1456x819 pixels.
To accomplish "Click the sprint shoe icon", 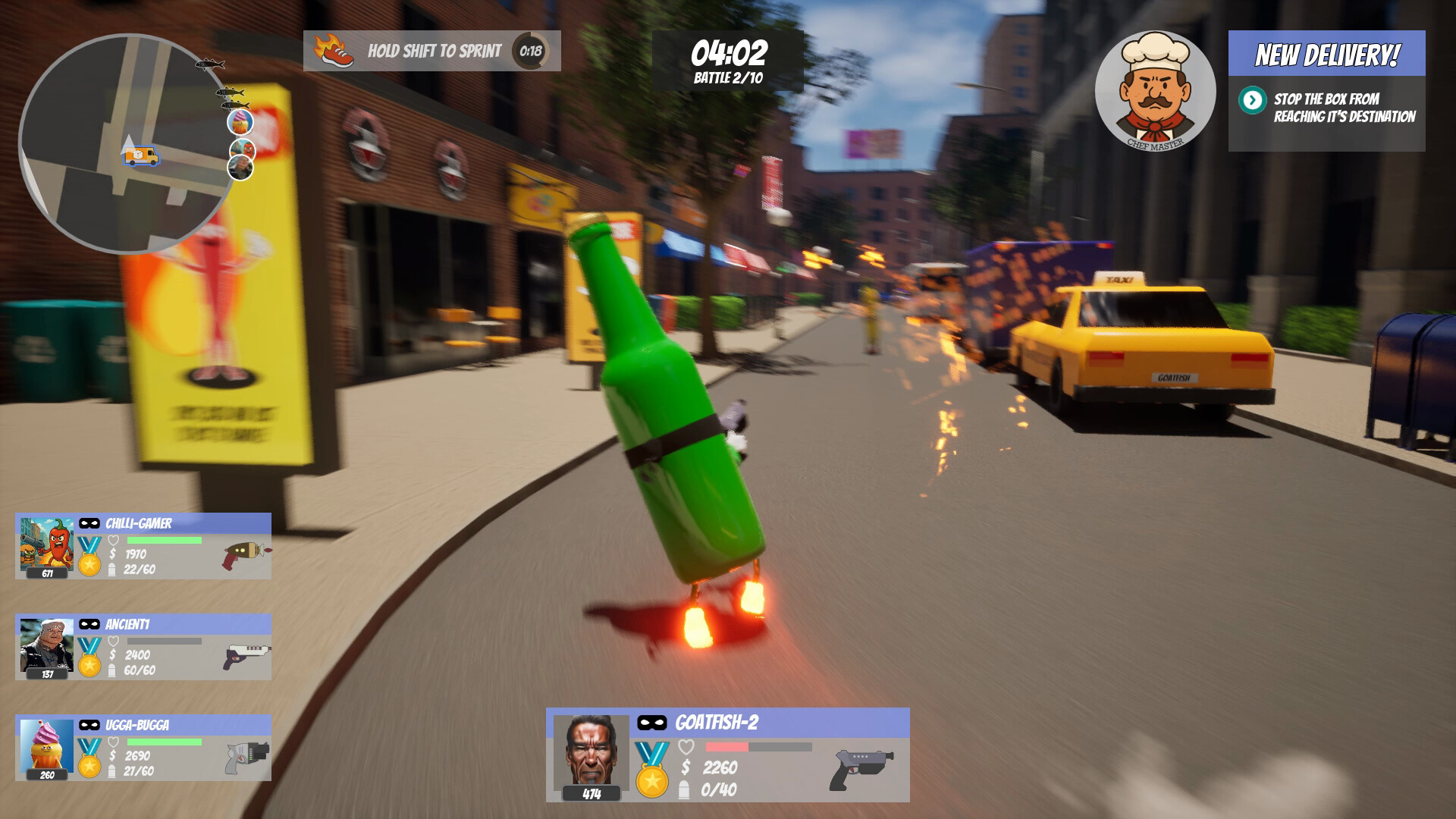I will tap(334, 51).
